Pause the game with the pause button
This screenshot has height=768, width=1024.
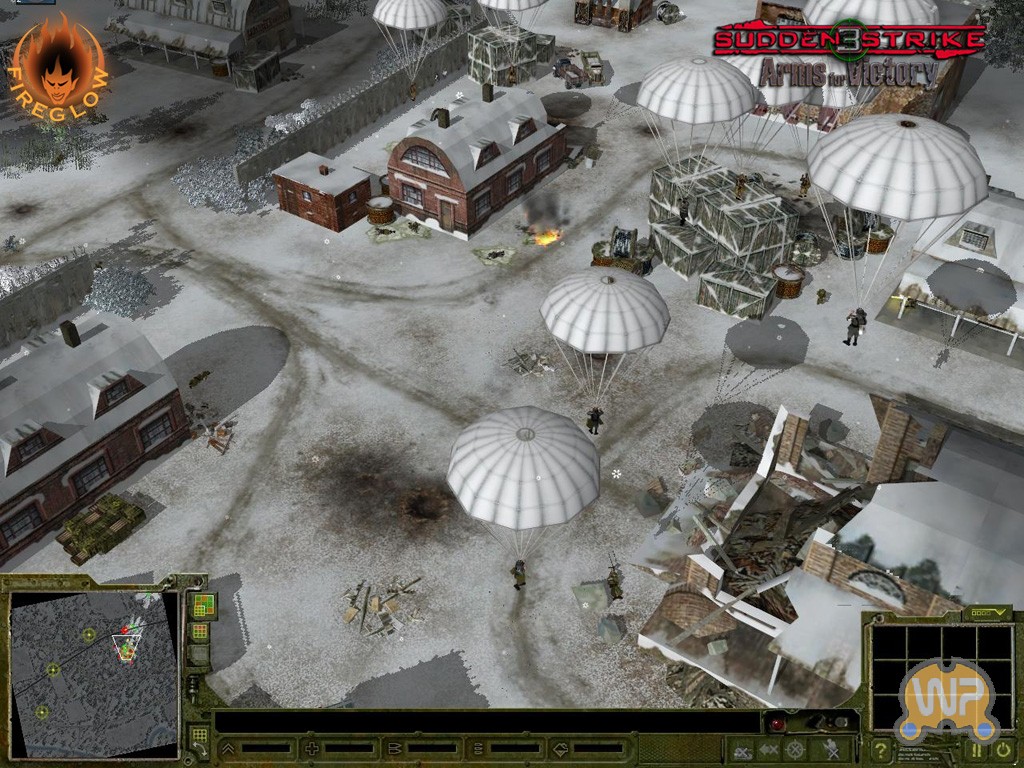click(x=976, y=749)
